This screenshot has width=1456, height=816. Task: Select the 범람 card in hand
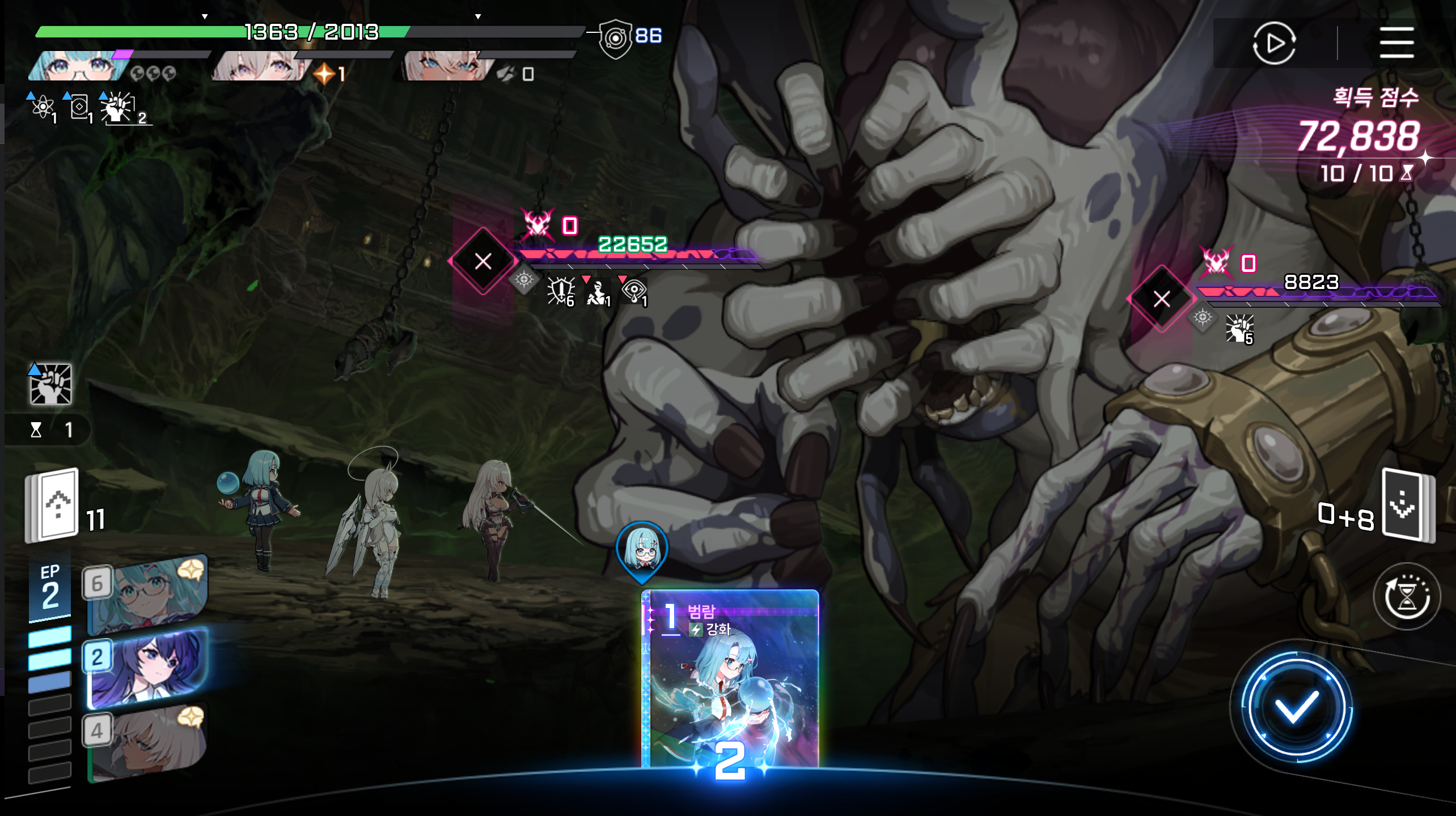(730, 680)
